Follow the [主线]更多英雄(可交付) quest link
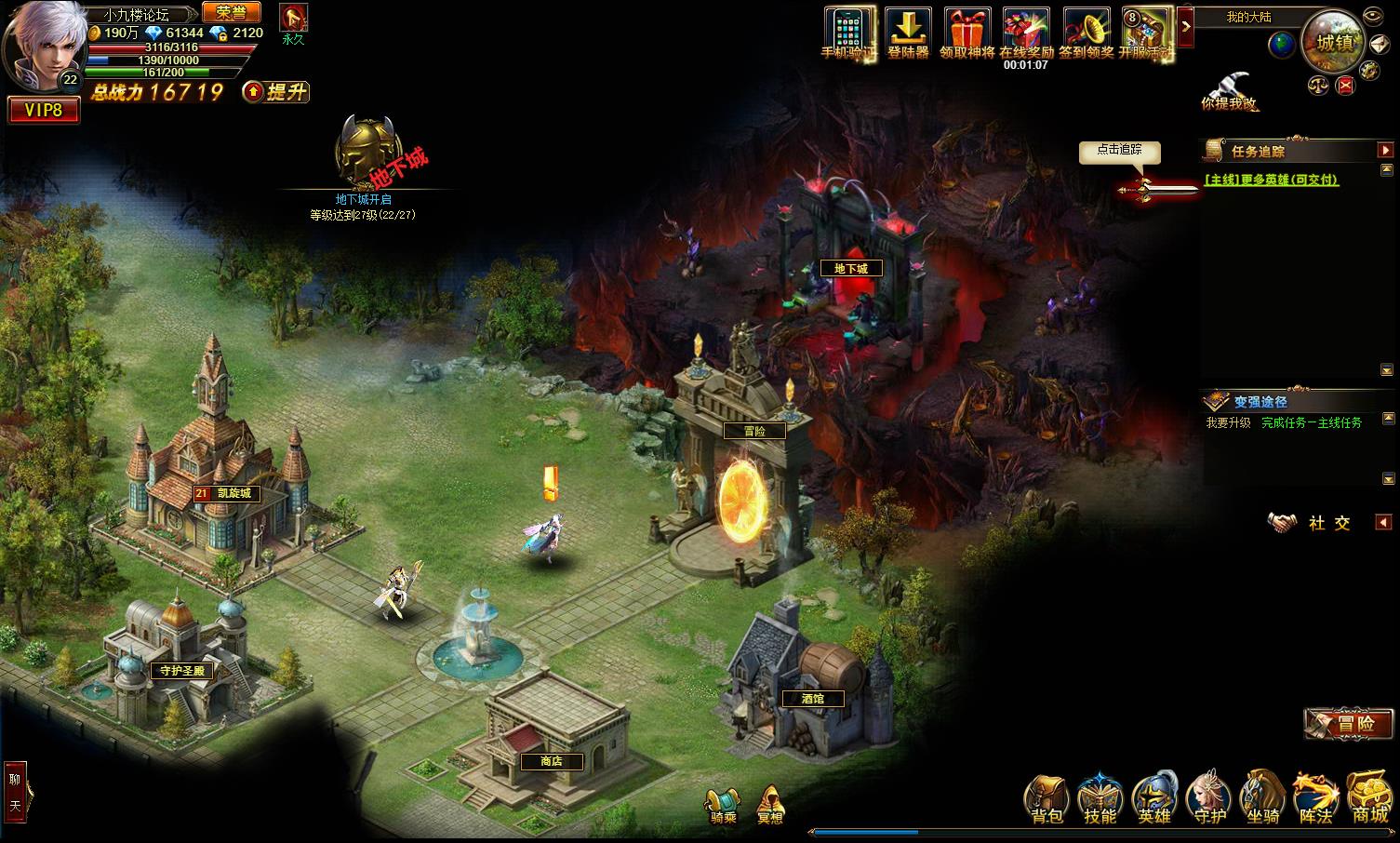The image size is (1400, 843). click(1270, 179)
